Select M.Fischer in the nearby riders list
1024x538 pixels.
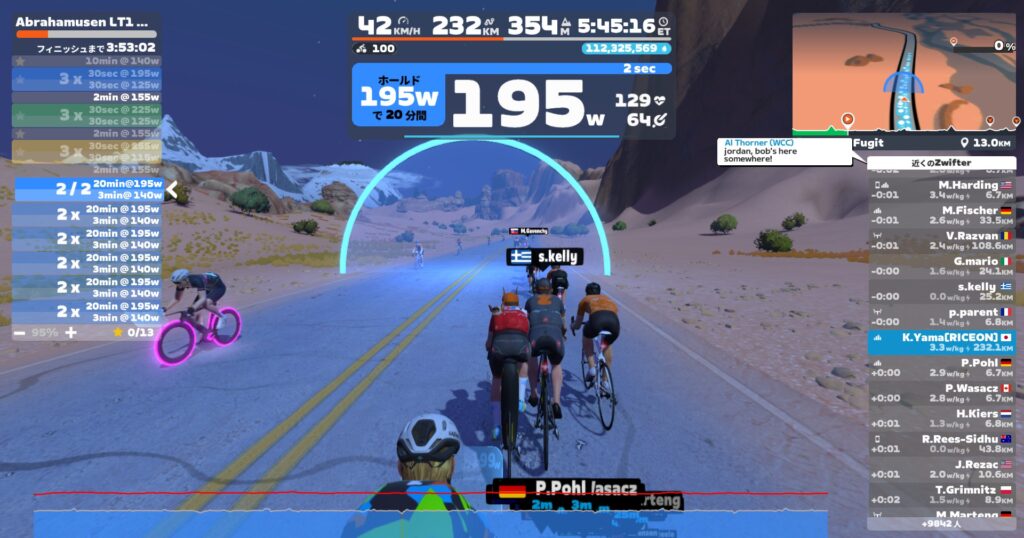coord(941,215)
